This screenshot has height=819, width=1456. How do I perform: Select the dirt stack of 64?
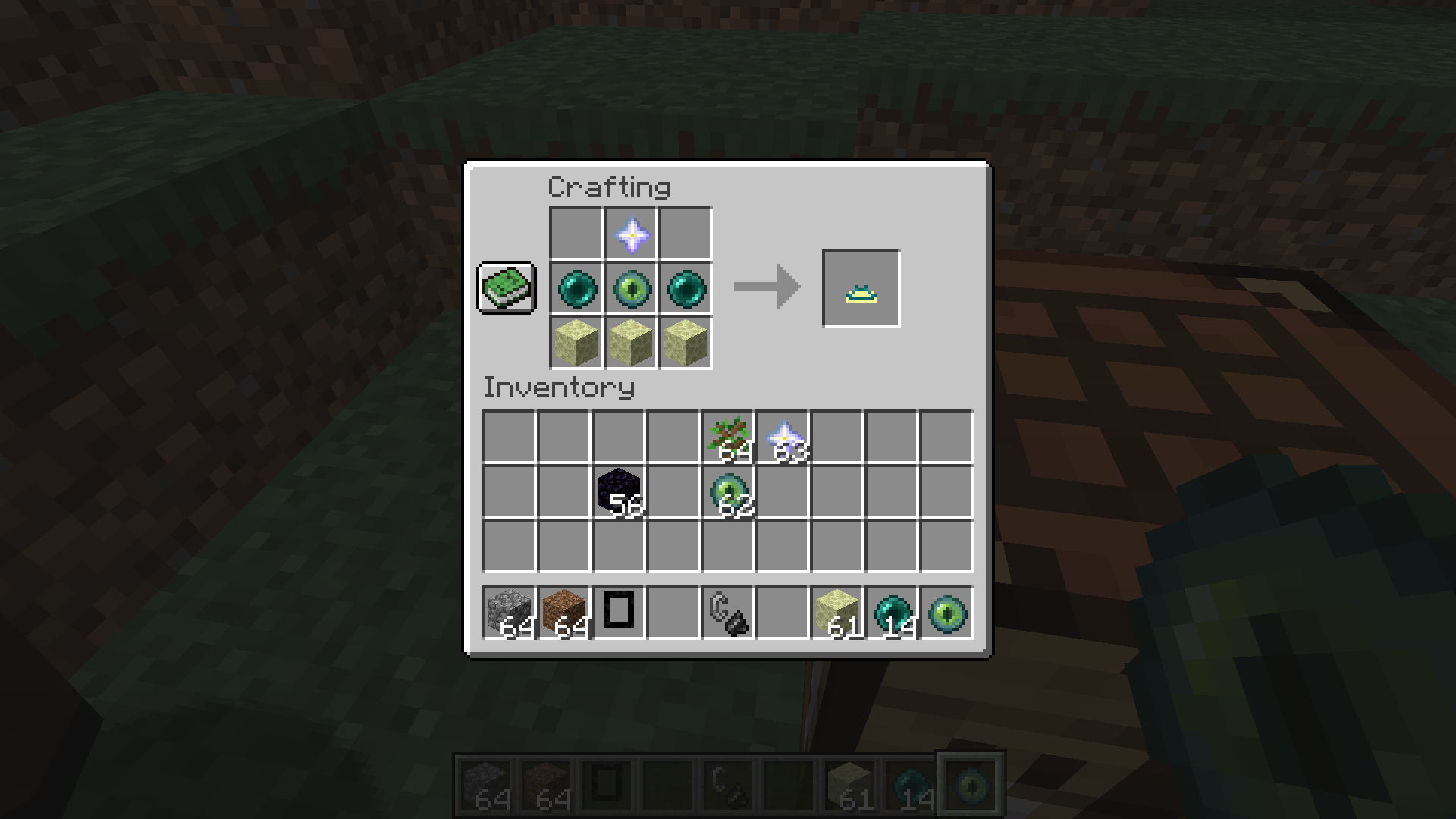563,613
